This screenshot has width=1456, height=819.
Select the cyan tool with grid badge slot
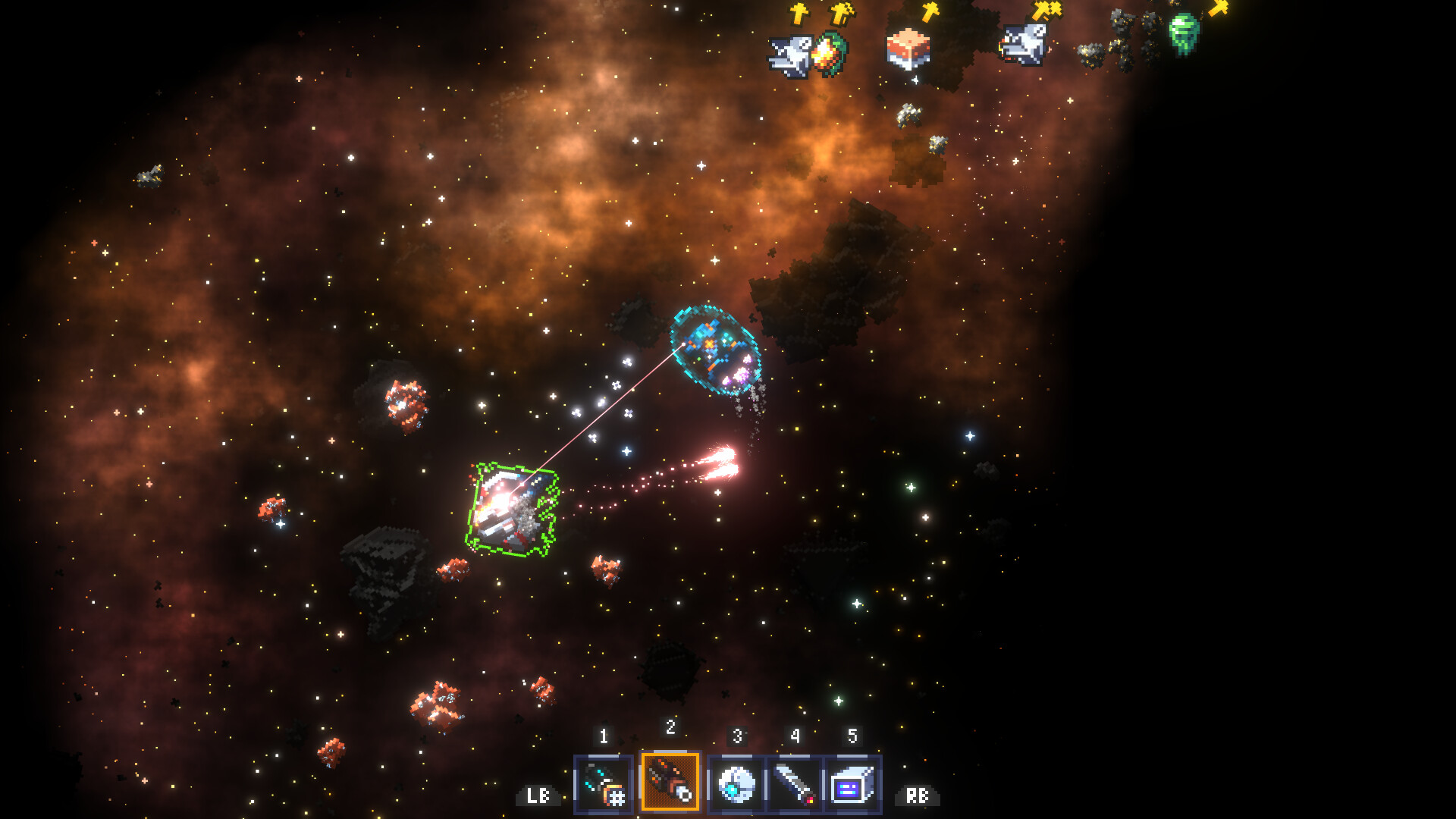coord(604,785)
